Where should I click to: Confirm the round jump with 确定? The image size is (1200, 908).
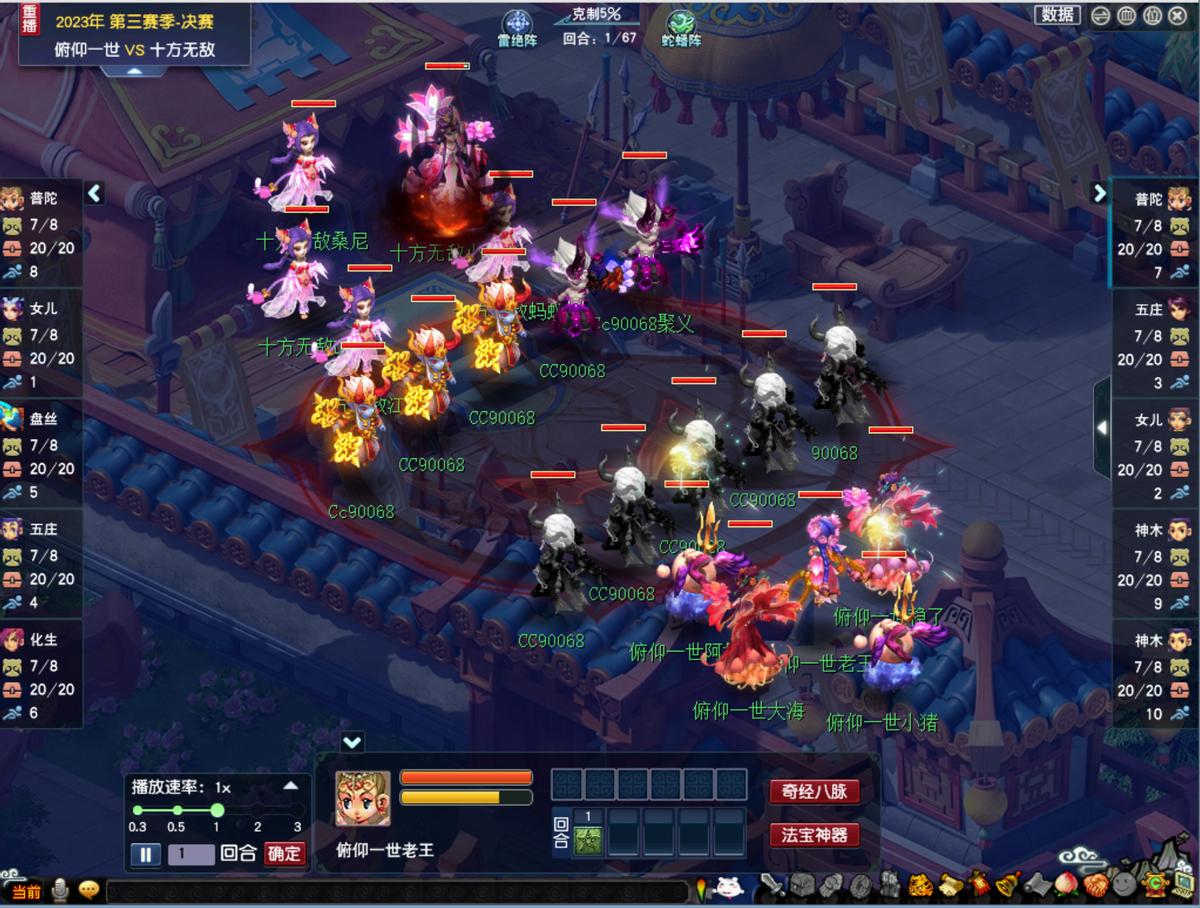[284, 854]
